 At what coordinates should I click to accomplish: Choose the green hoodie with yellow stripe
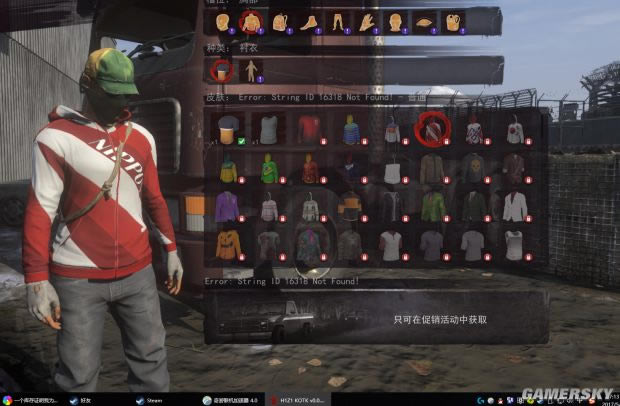[268, 168]
